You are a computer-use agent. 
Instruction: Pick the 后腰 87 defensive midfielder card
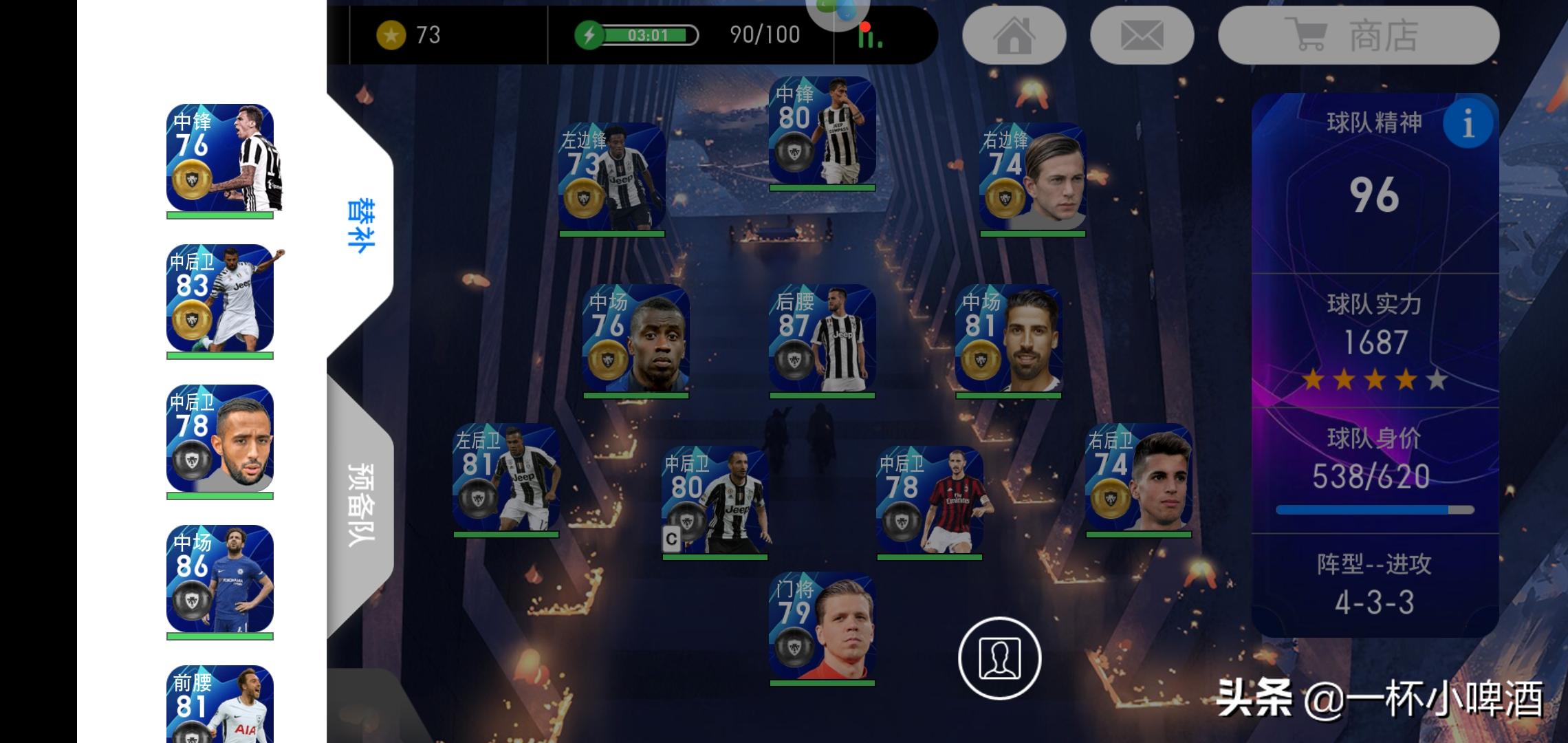pos(822,338)
